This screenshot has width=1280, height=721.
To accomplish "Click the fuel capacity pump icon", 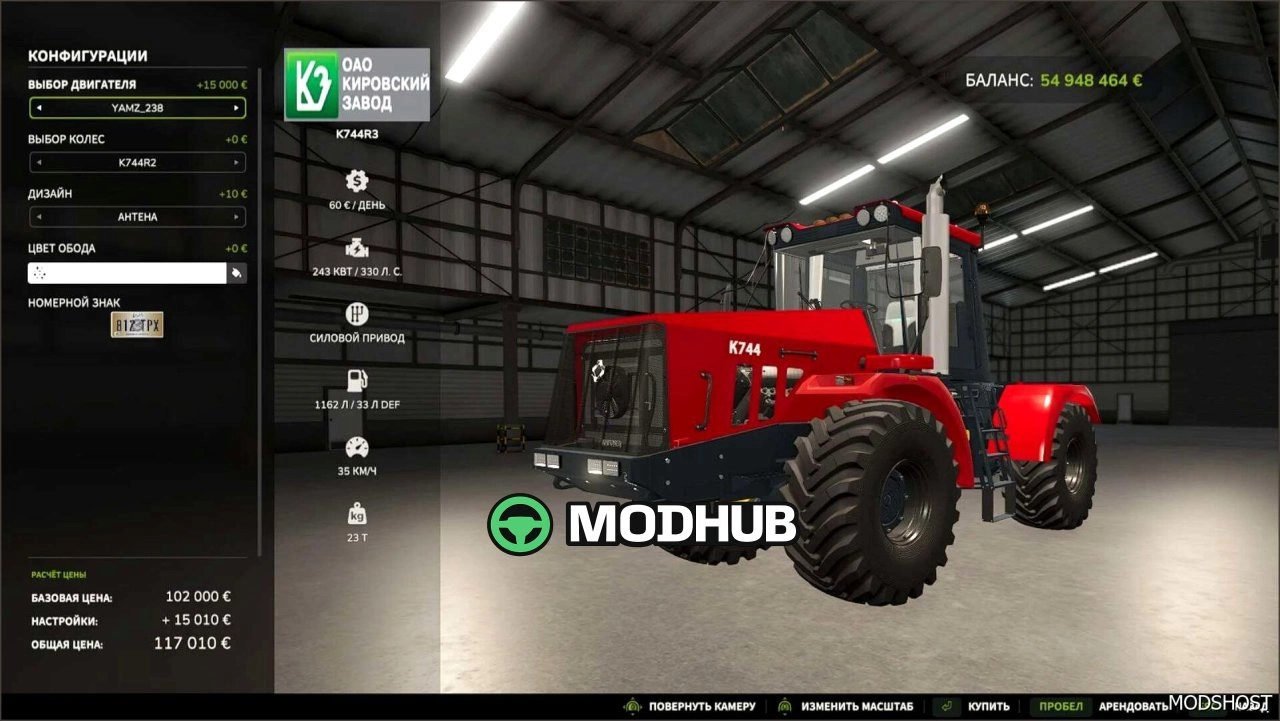I will pyautogui.click(x=355, y=380).
